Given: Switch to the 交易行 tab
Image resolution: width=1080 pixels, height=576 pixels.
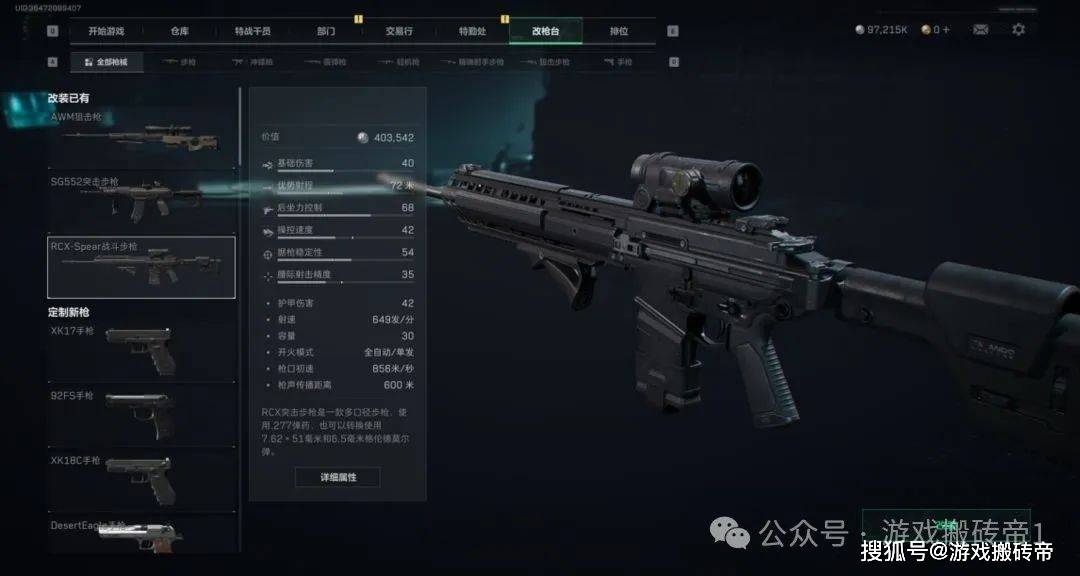Looking at the screenshot, I should coord(399,31).
